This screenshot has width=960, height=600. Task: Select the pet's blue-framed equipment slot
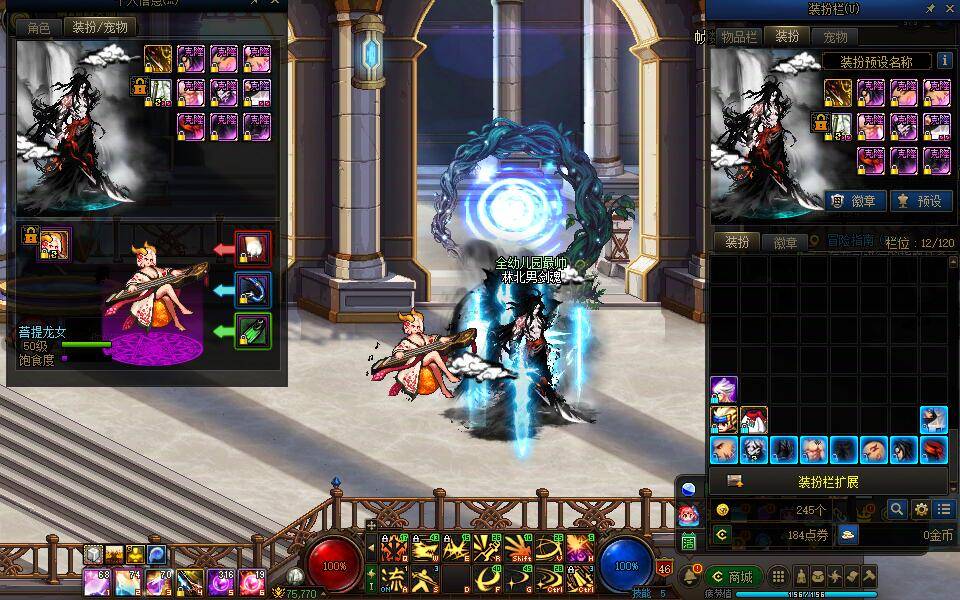252,289
